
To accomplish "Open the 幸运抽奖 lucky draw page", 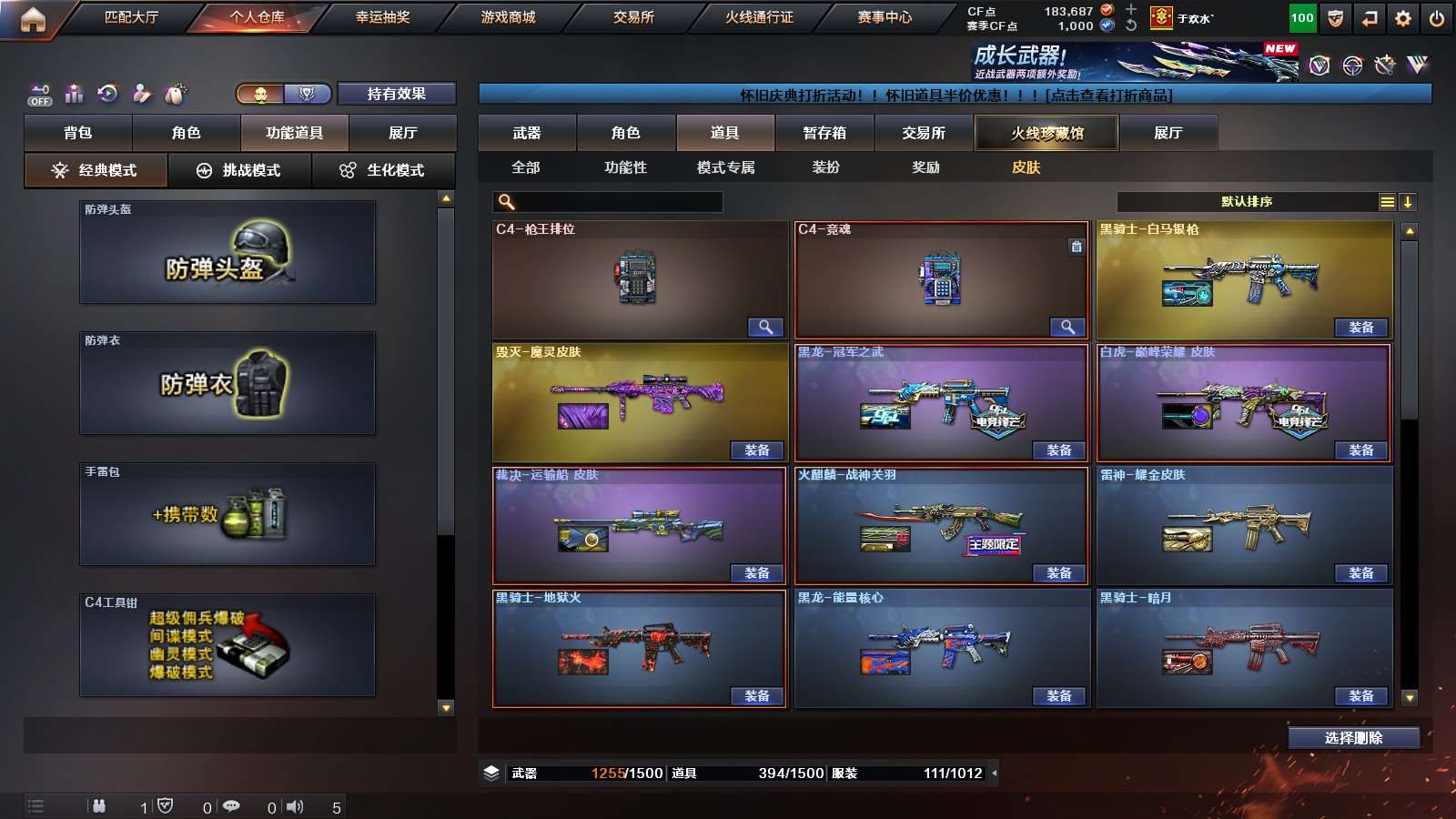I will pos(382,17).
